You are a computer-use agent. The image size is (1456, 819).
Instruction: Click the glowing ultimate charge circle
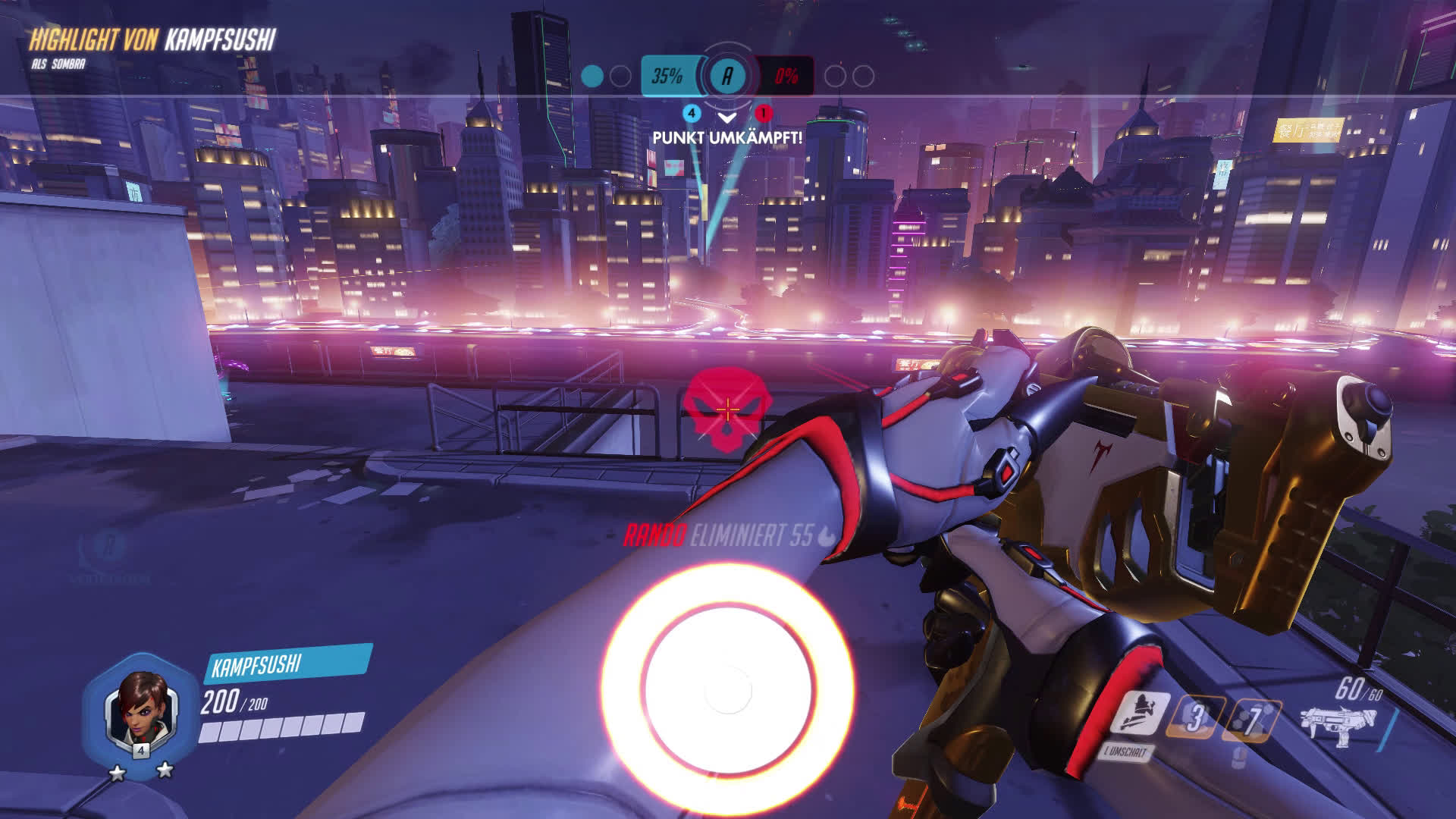727,689
